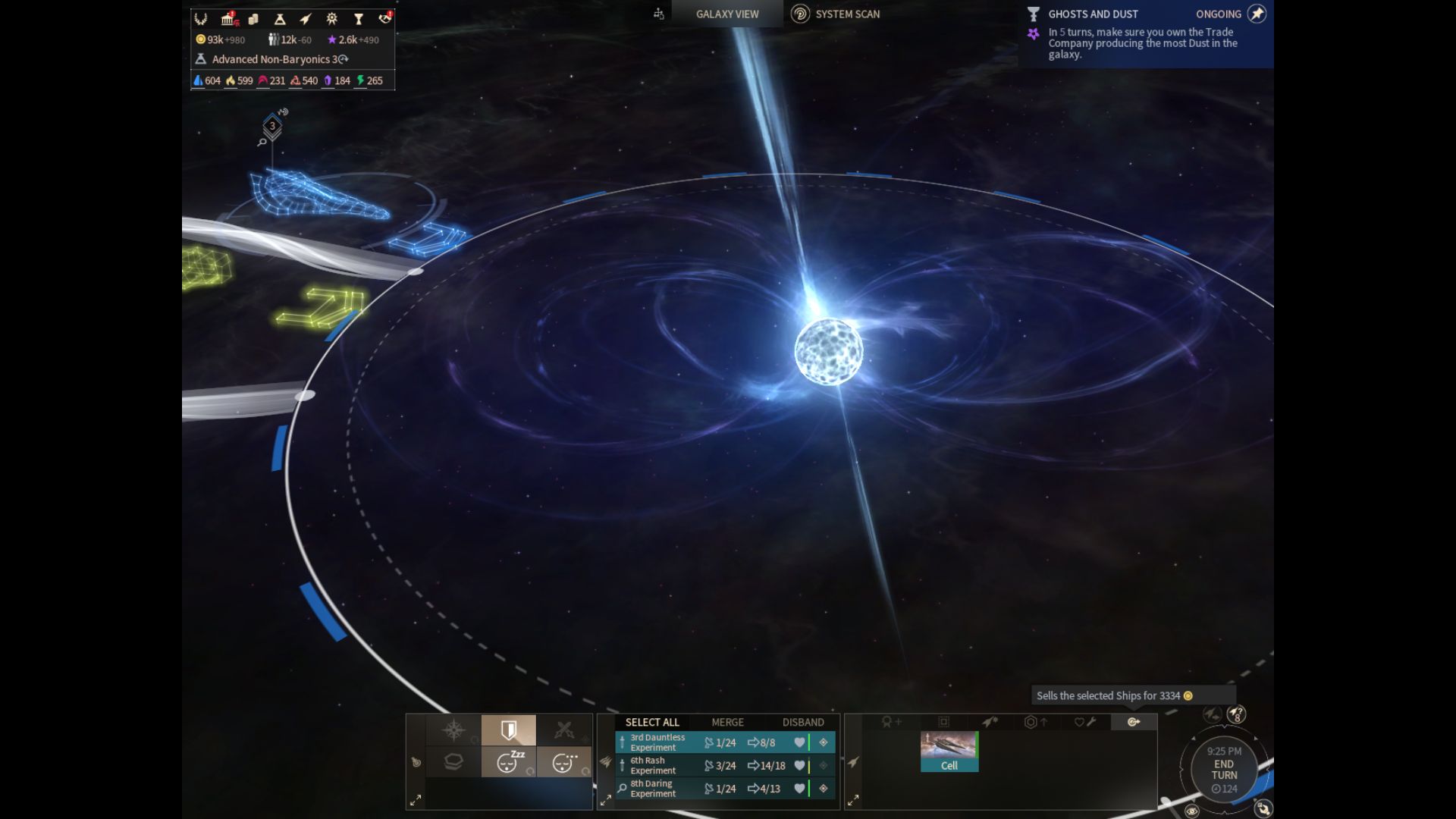This screenshot has height=819, width=1456.
Task: Sell the selected ships for Dust
Action: point(1134,722)
